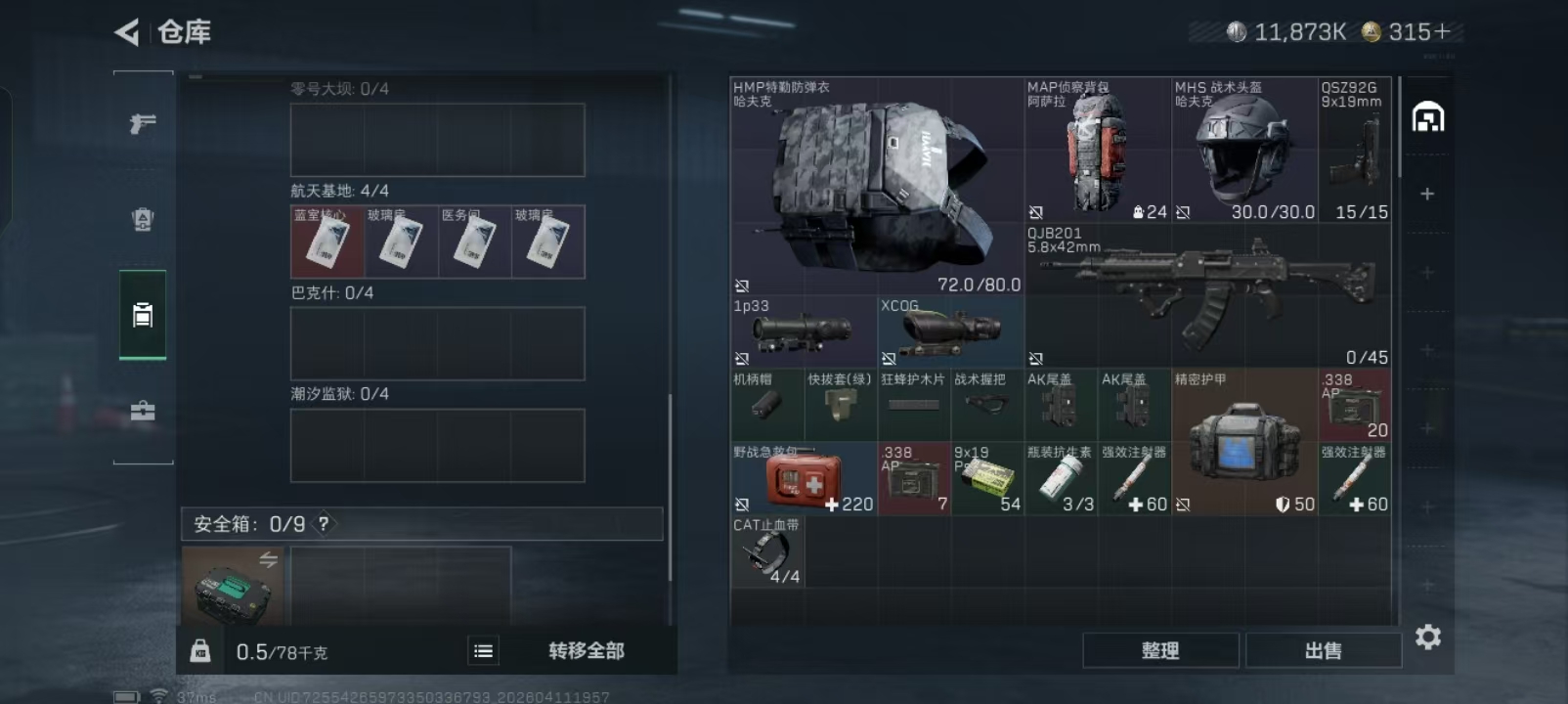The image size is (1568, 704).
Task: Switch to the pistol weapons tab
Action: point(143,124)
